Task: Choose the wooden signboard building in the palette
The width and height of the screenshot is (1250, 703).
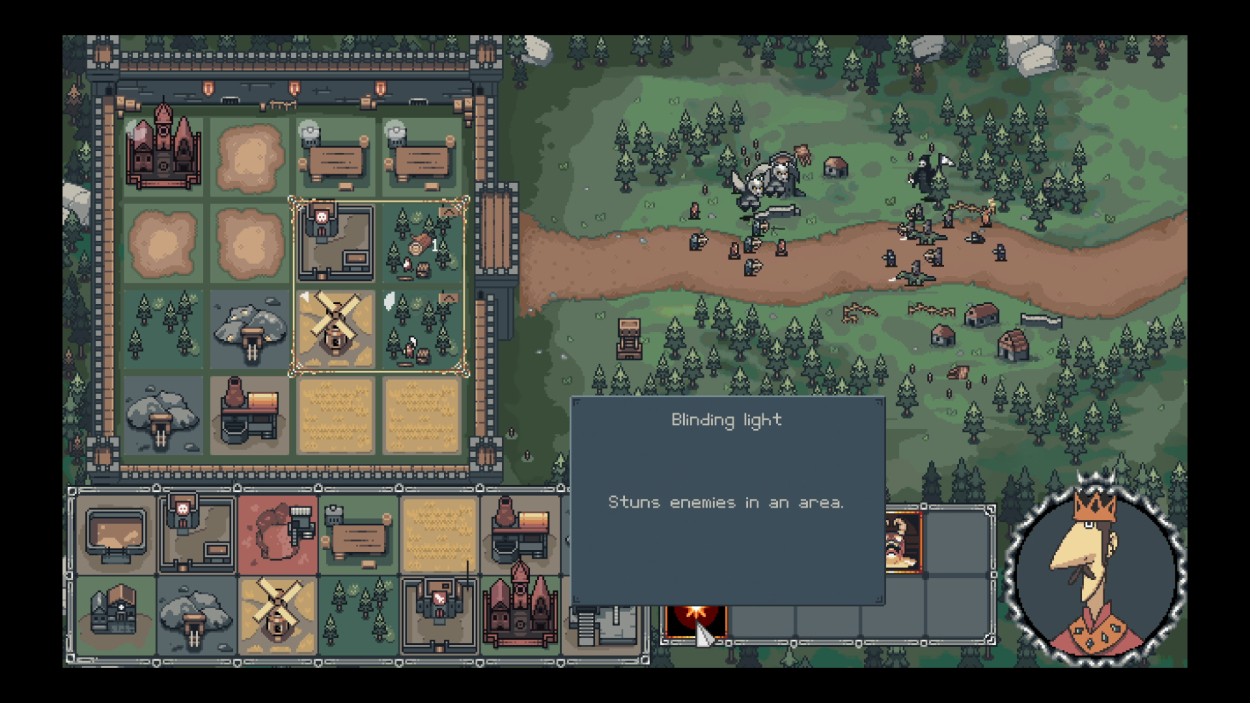Action: point(358,535)
